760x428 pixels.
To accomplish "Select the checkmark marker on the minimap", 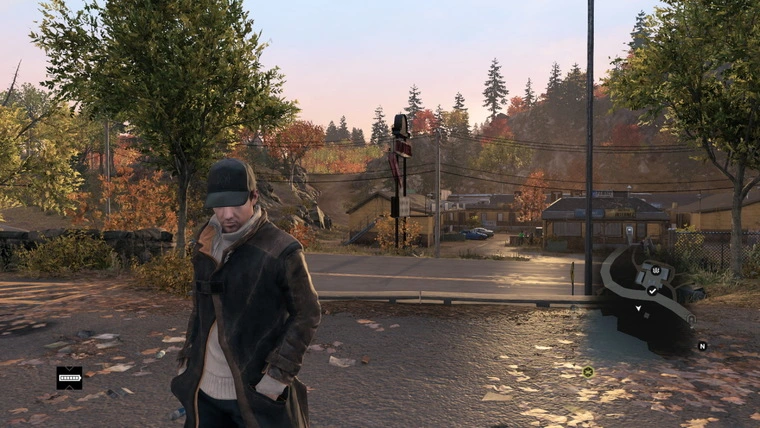I will (x=652, y=290).
